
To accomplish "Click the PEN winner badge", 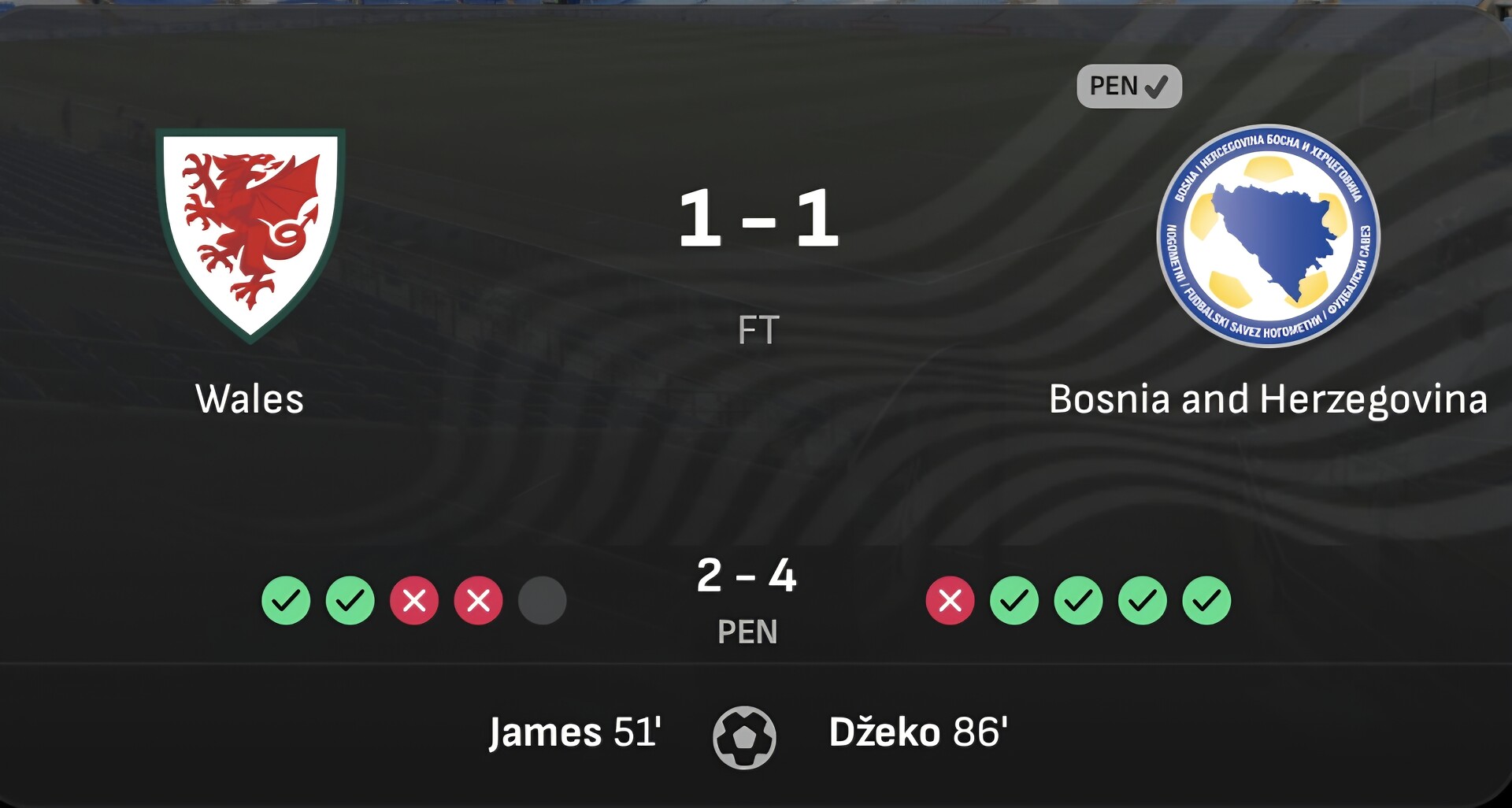I will (1128, 86).
